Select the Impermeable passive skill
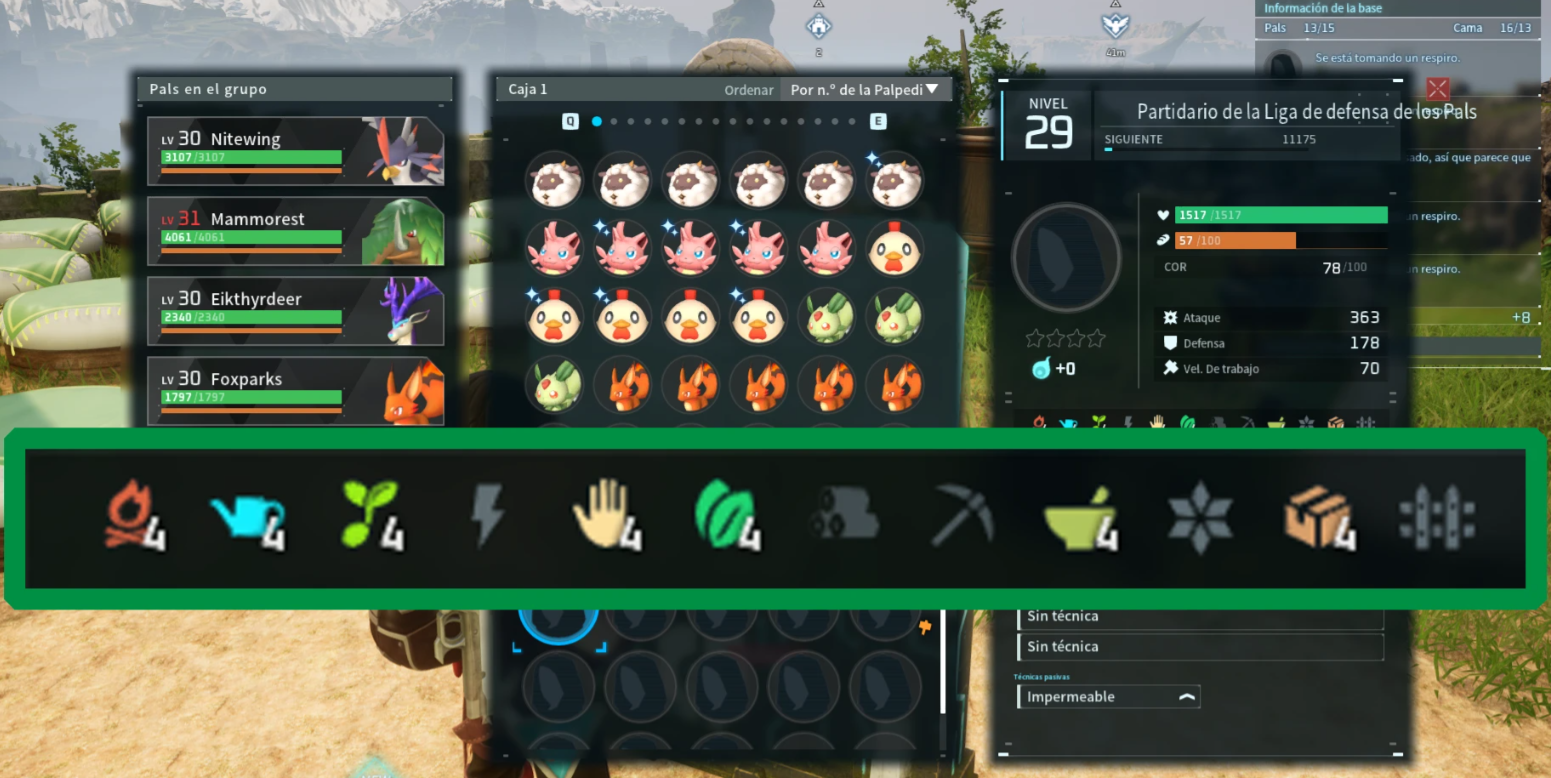Viewport: 1551px width, 778px height. [1107, 697]
